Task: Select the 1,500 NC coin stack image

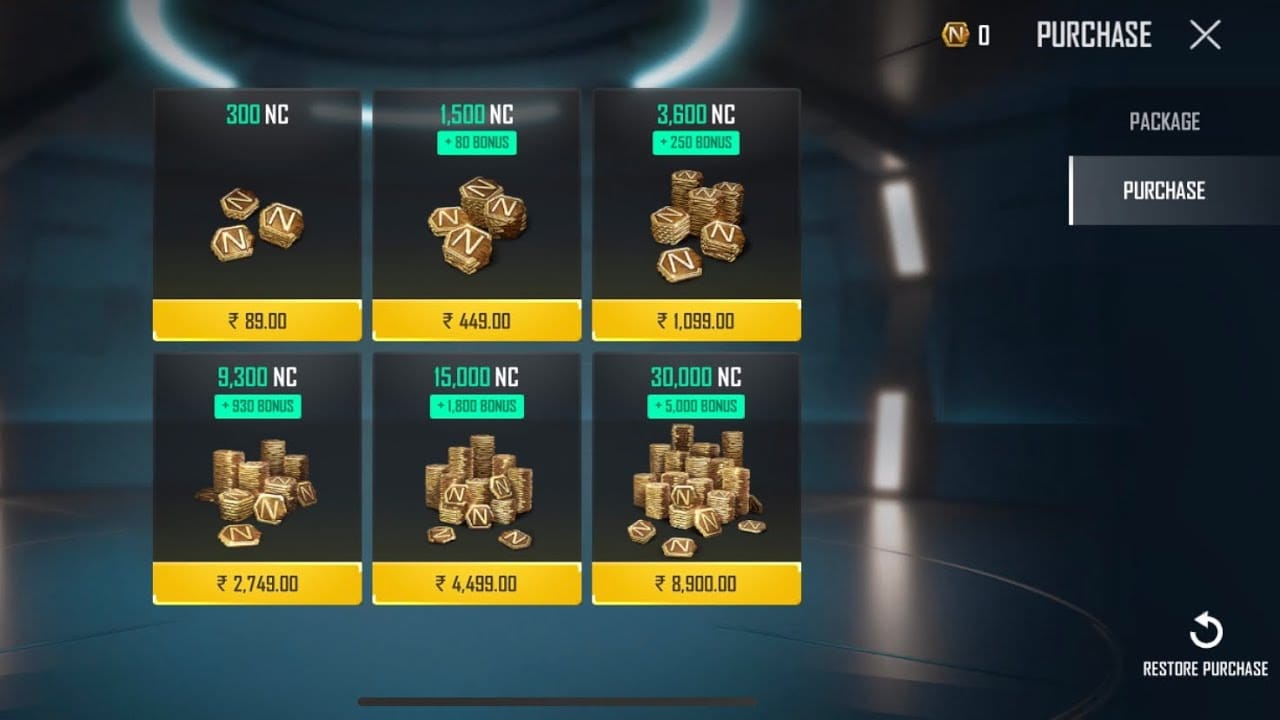Action: 476,225
